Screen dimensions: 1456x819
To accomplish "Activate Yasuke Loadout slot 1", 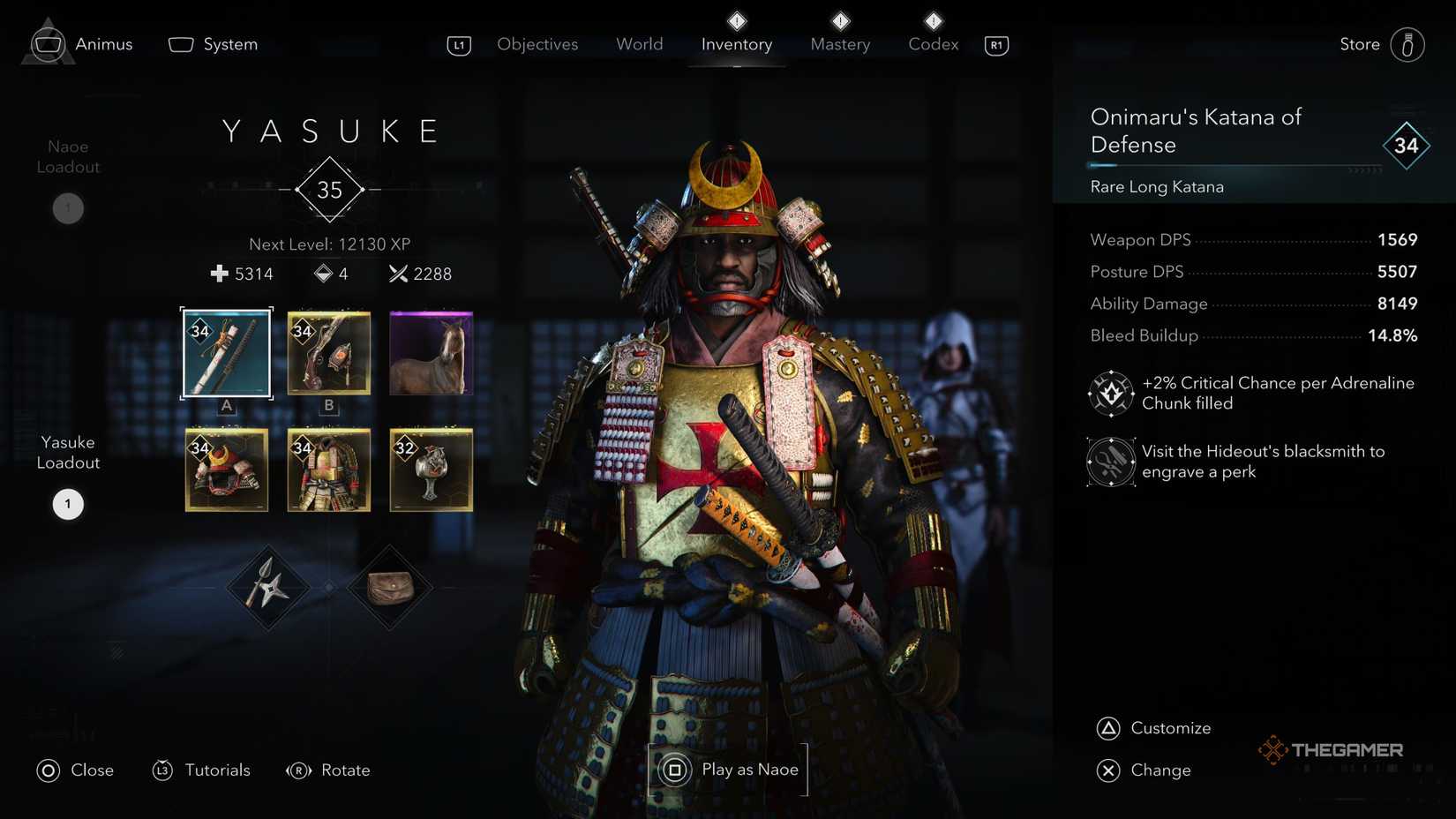I will click(x=67, y=503).
